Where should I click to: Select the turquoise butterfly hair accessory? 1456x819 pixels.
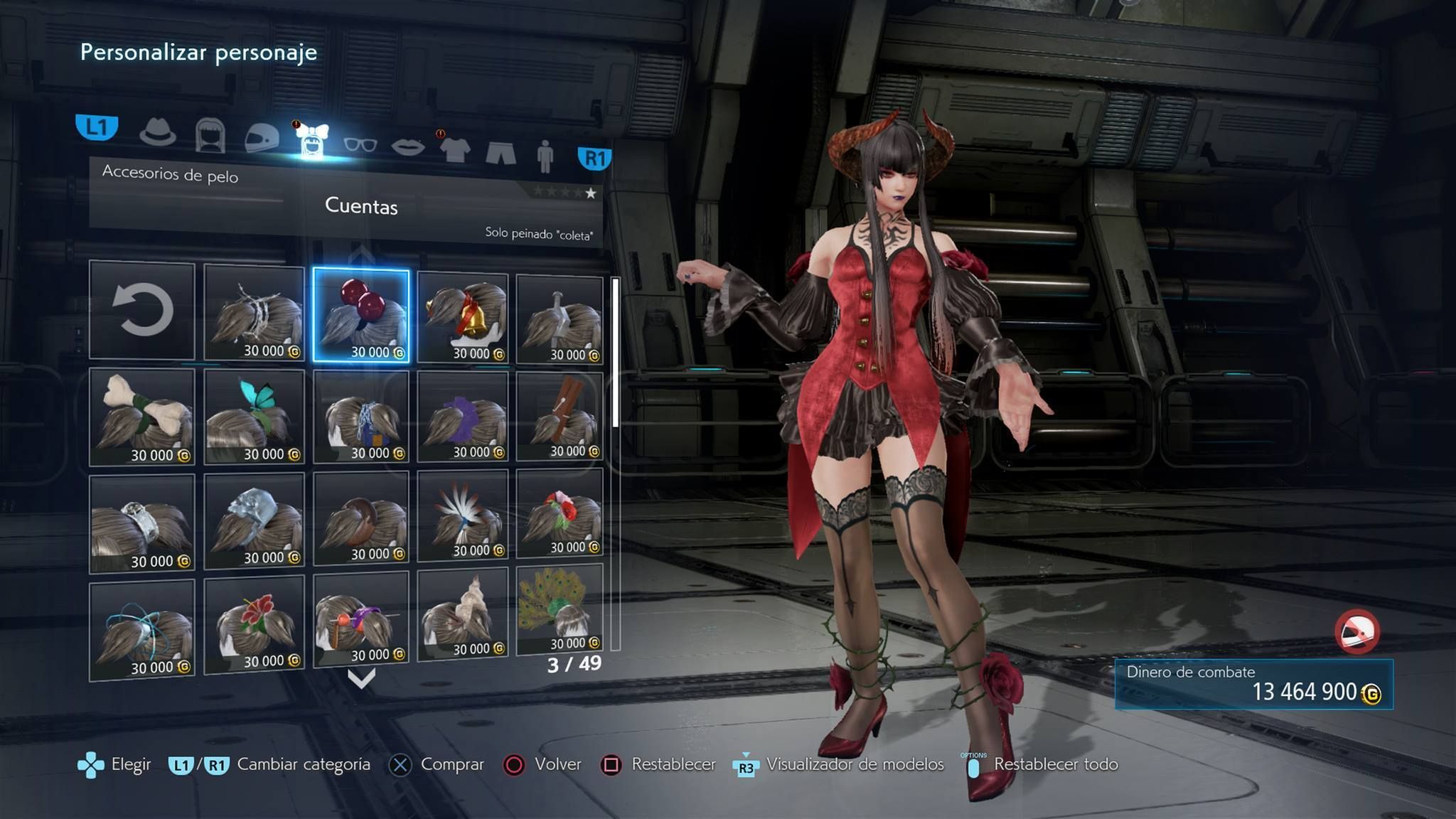coord(254,417)
